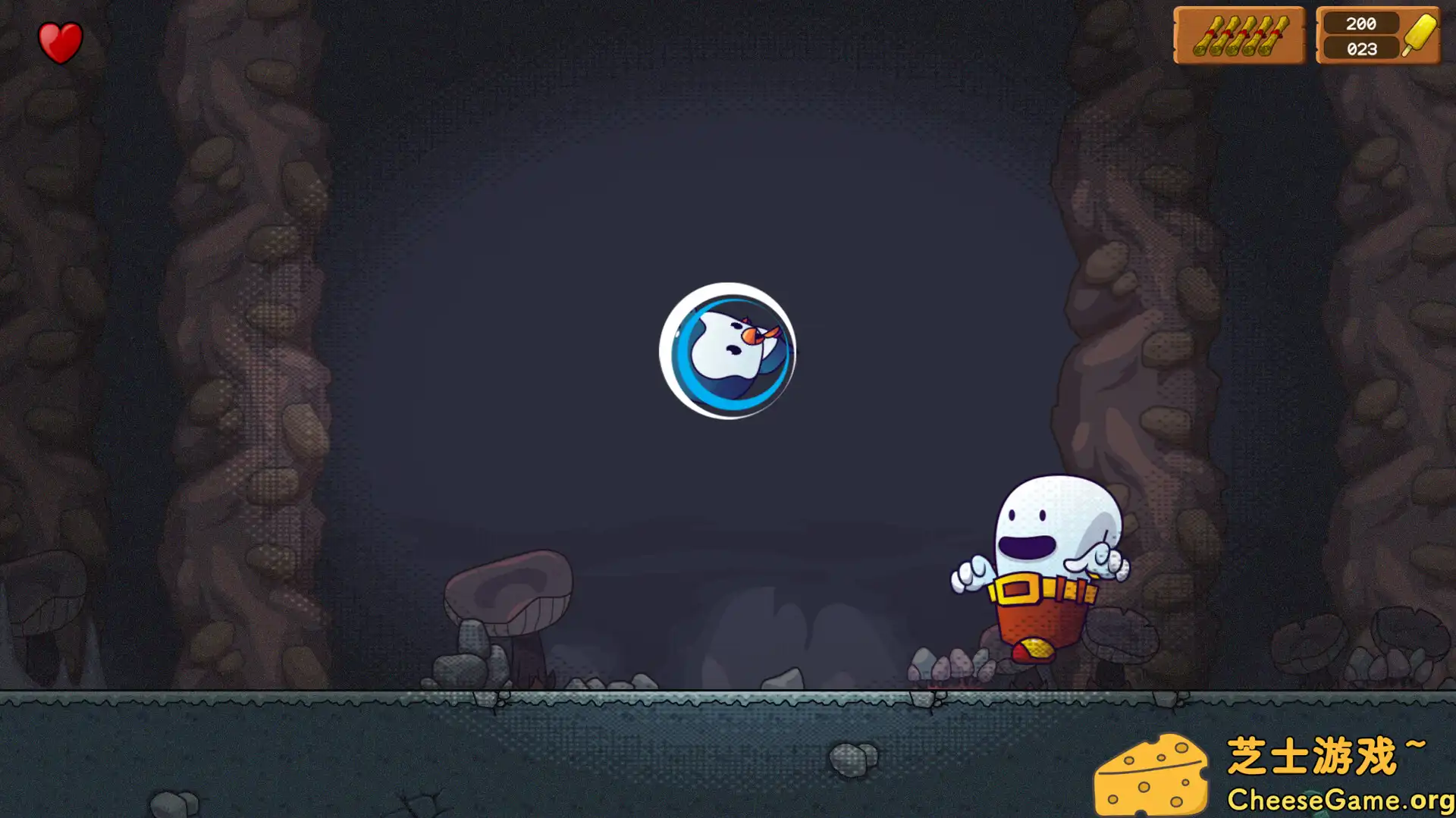
Task: Click the second bone in the ammo panel
Action: pyautogui.click(x=1225, y=36)
